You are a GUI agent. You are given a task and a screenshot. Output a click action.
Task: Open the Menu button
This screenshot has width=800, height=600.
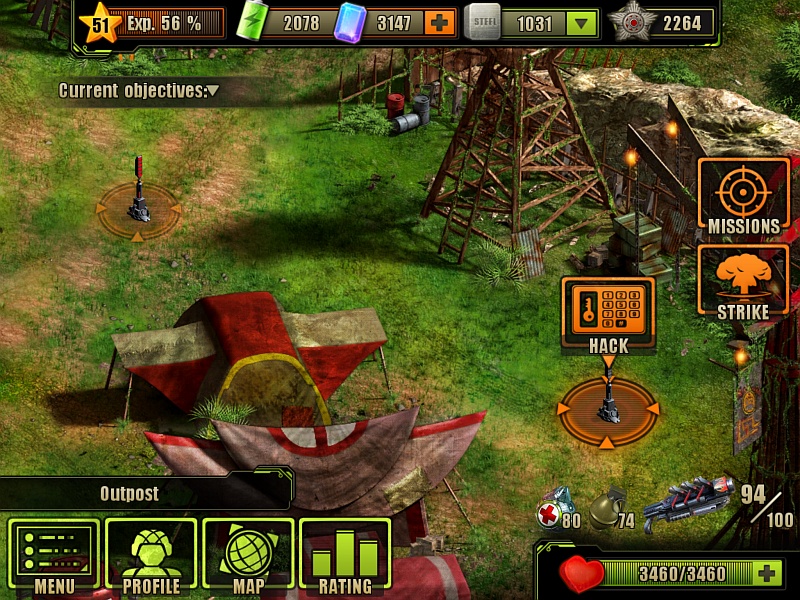[54, 556]
